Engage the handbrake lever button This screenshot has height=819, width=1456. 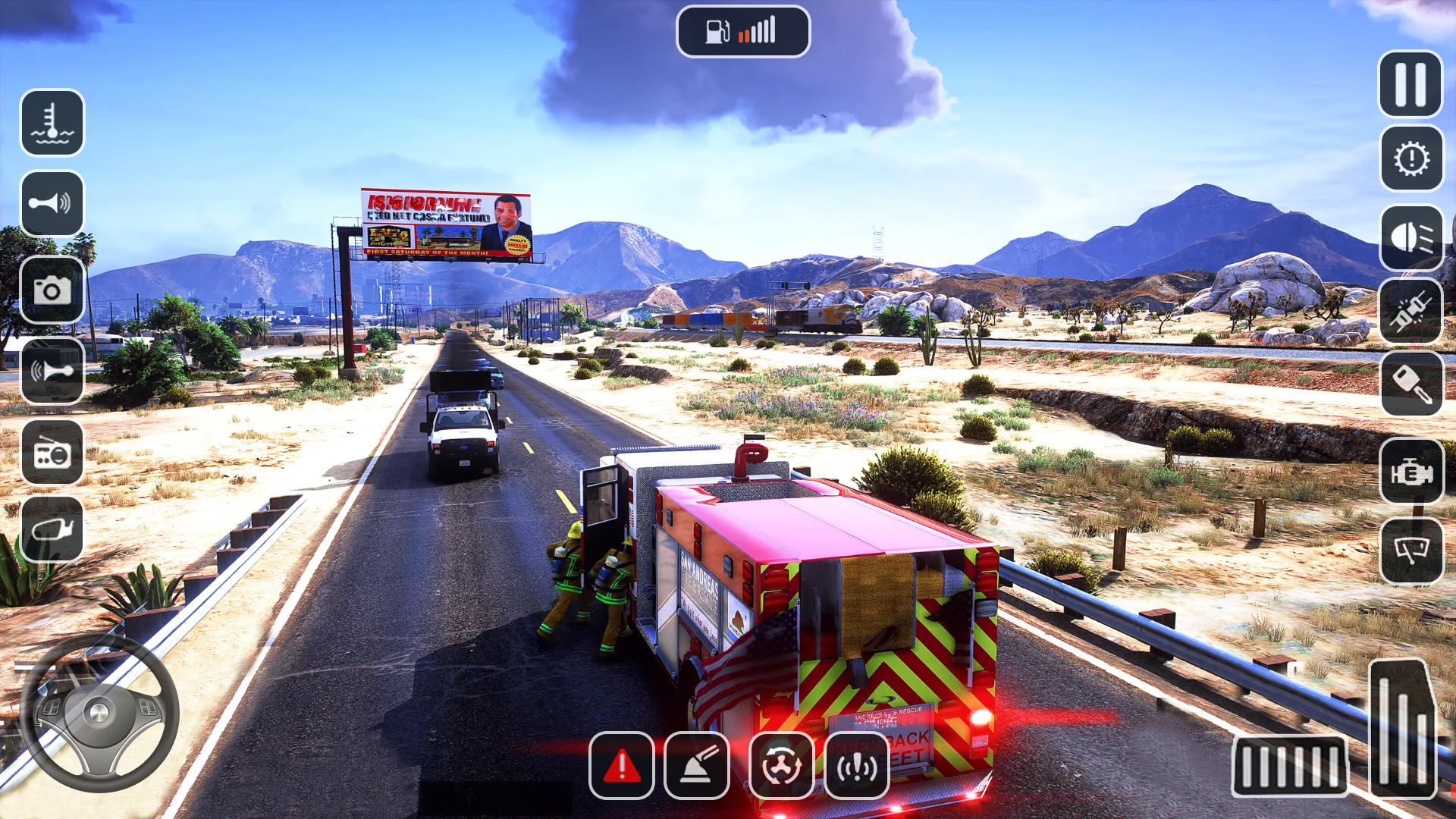tap(697, 766)
